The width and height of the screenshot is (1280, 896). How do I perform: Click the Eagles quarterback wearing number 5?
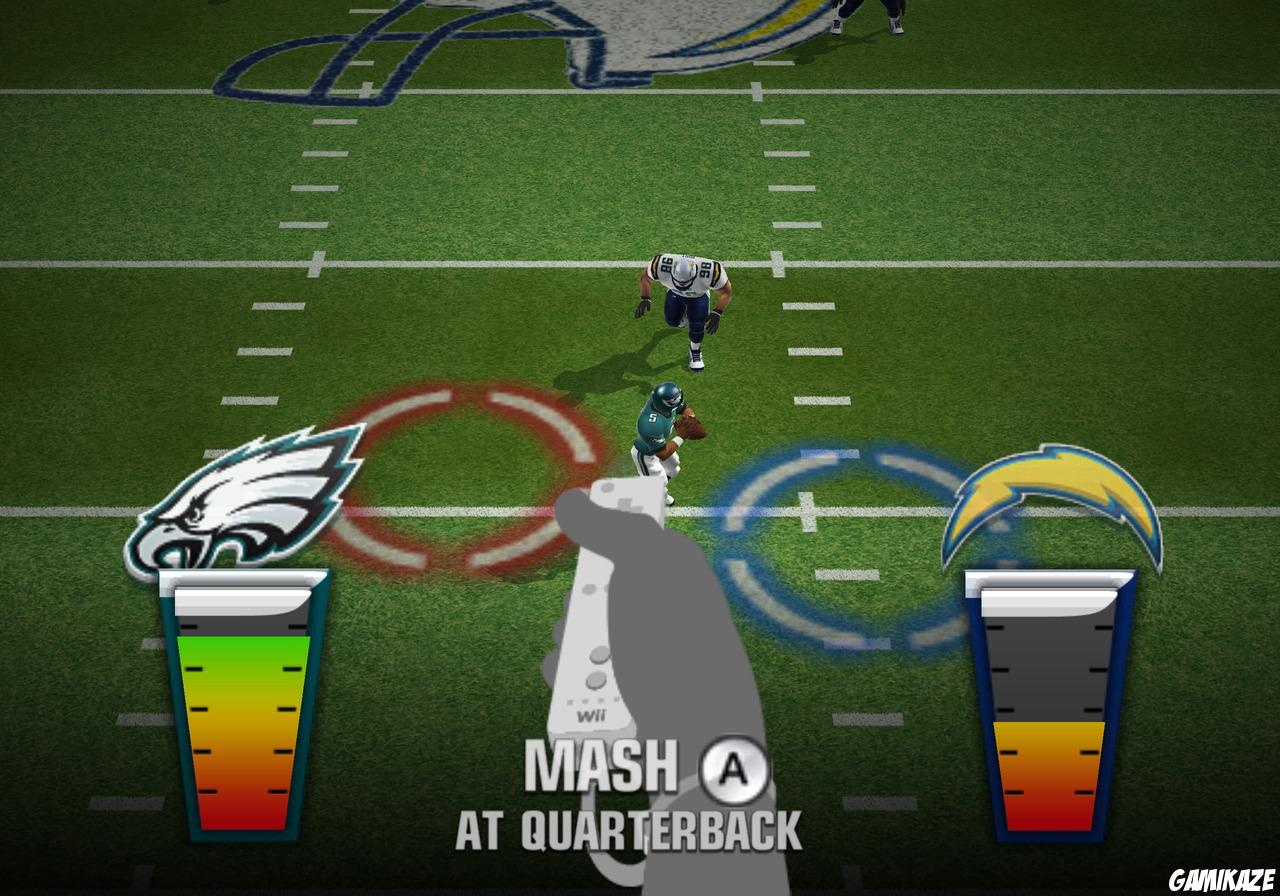(x=665, y=430)
